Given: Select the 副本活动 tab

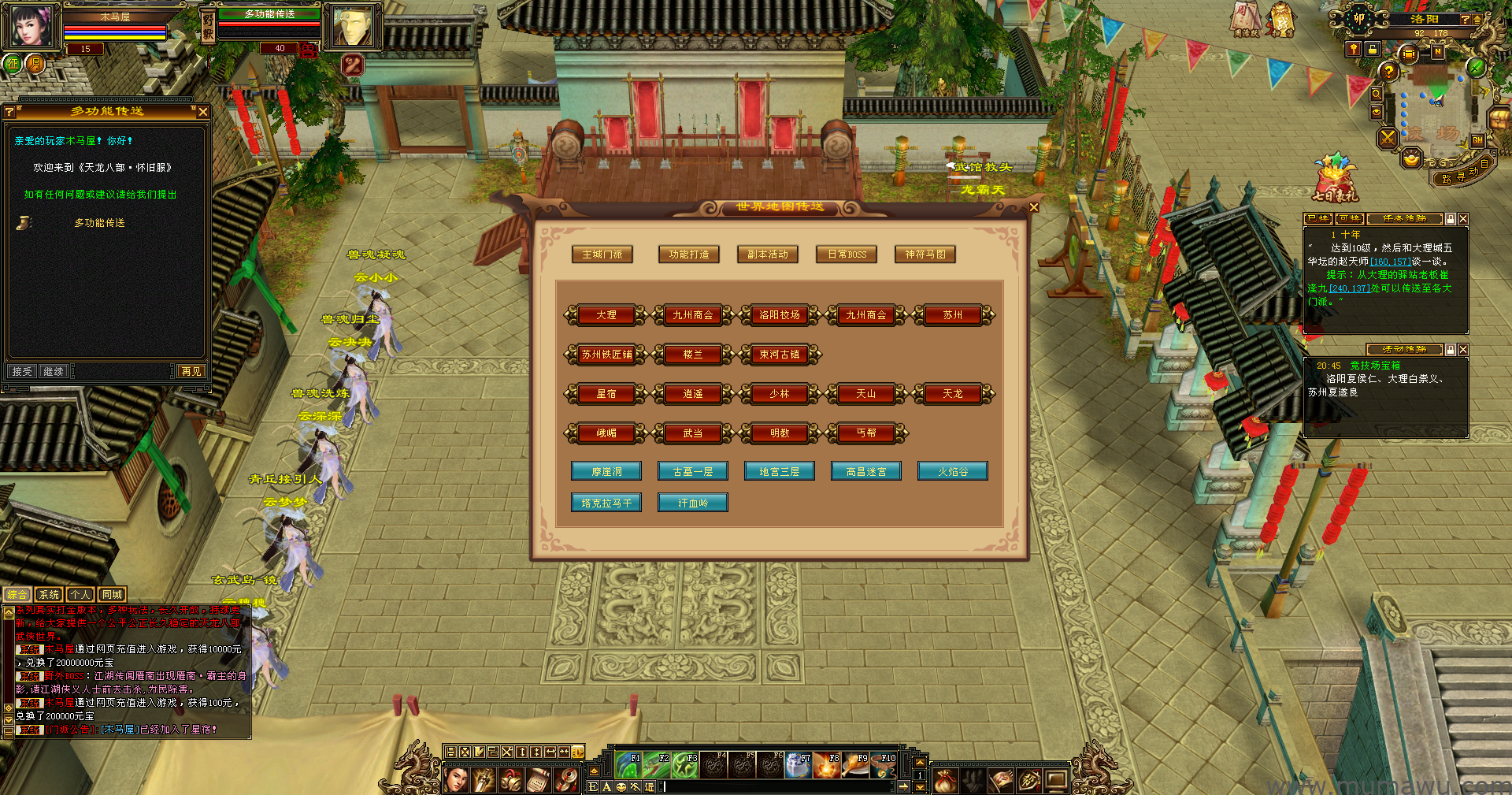Looking at the screenshot, I should 768,254.
